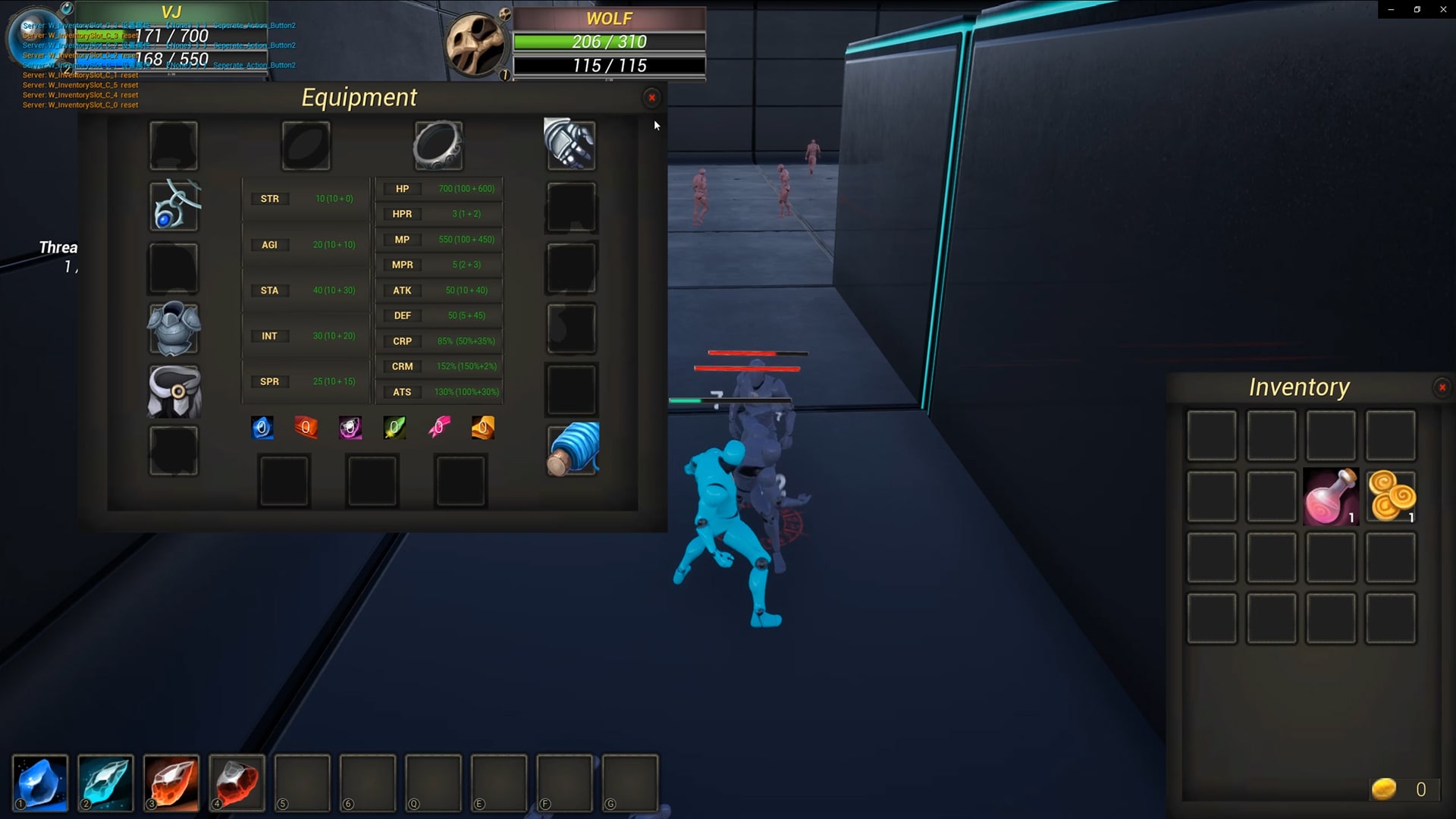This screenshot has width=1456, height=819.
Task: Click the STR stat label
Action: [x=270, y=198]
